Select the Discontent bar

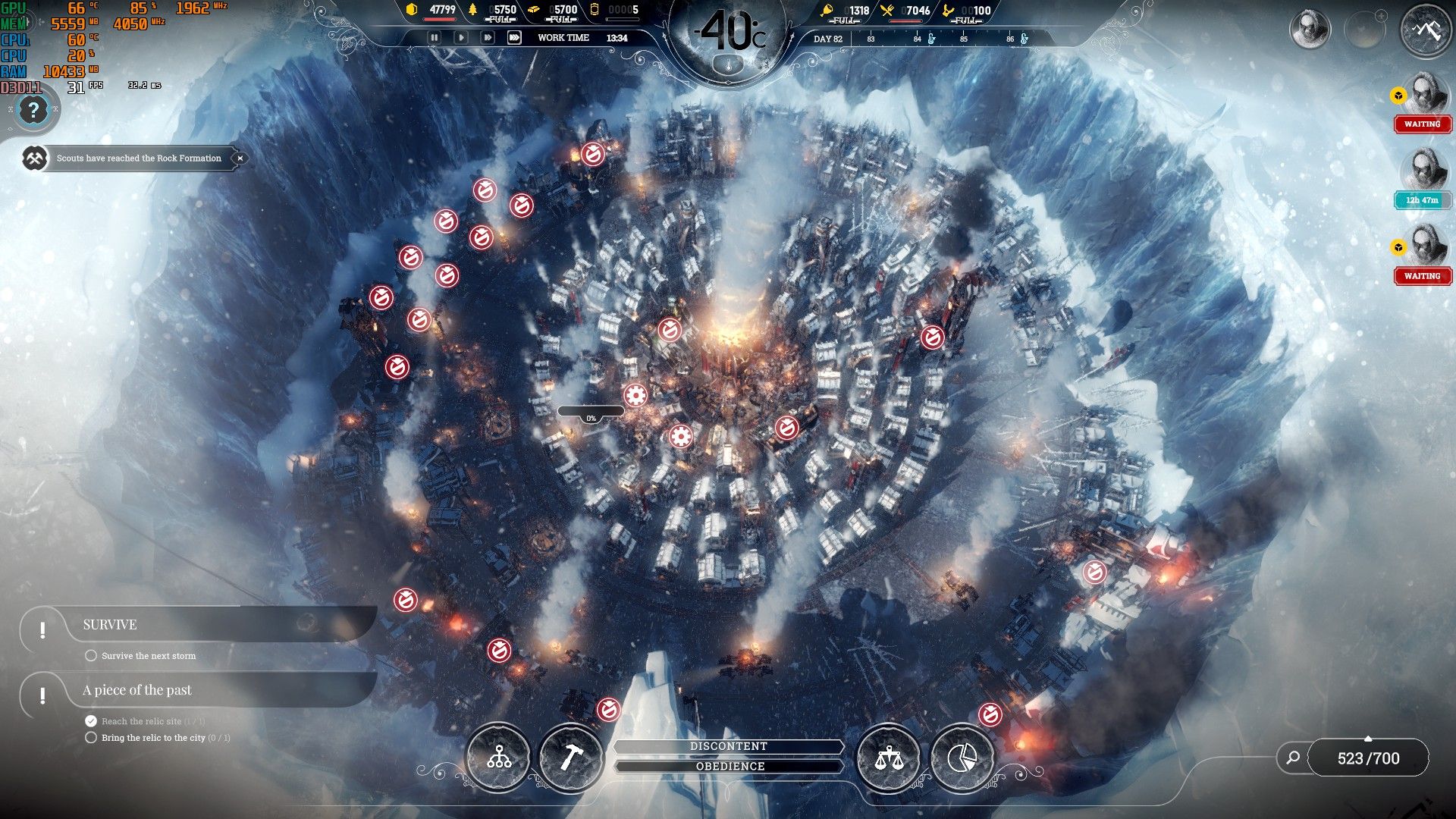coord(728,747)
